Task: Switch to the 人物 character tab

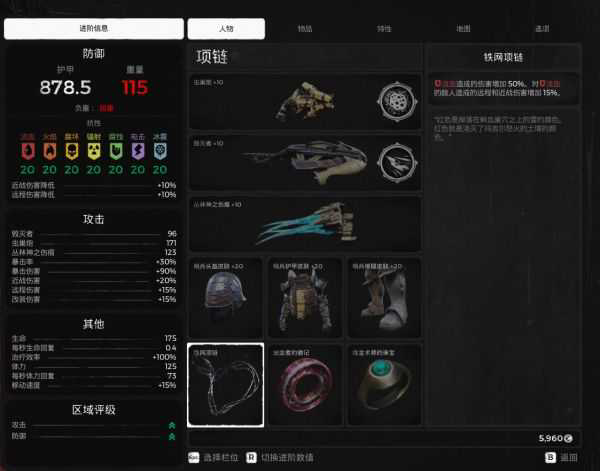Action: click(226, 29)
